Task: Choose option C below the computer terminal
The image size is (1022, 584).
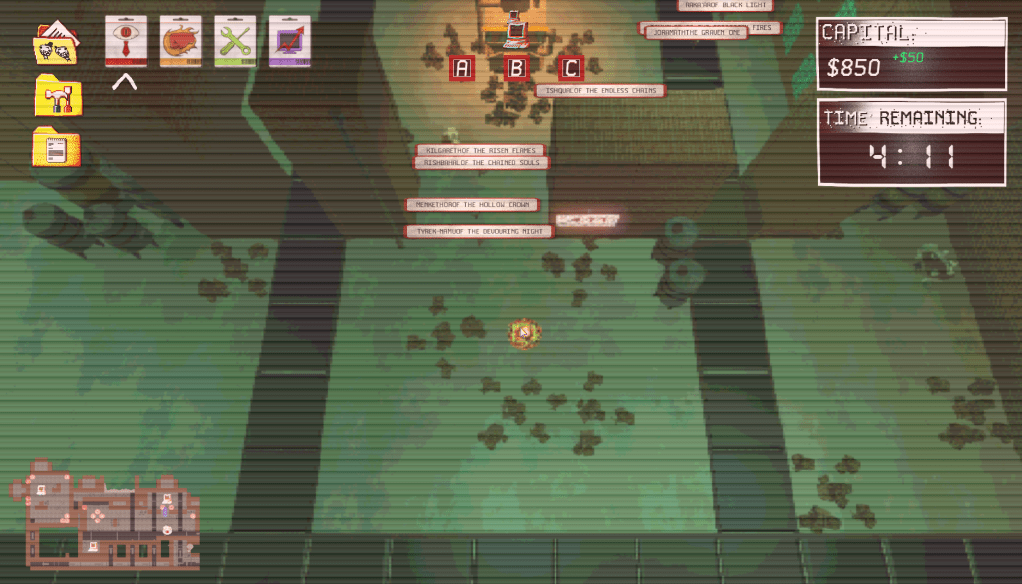Action: [x=570, y=69]
